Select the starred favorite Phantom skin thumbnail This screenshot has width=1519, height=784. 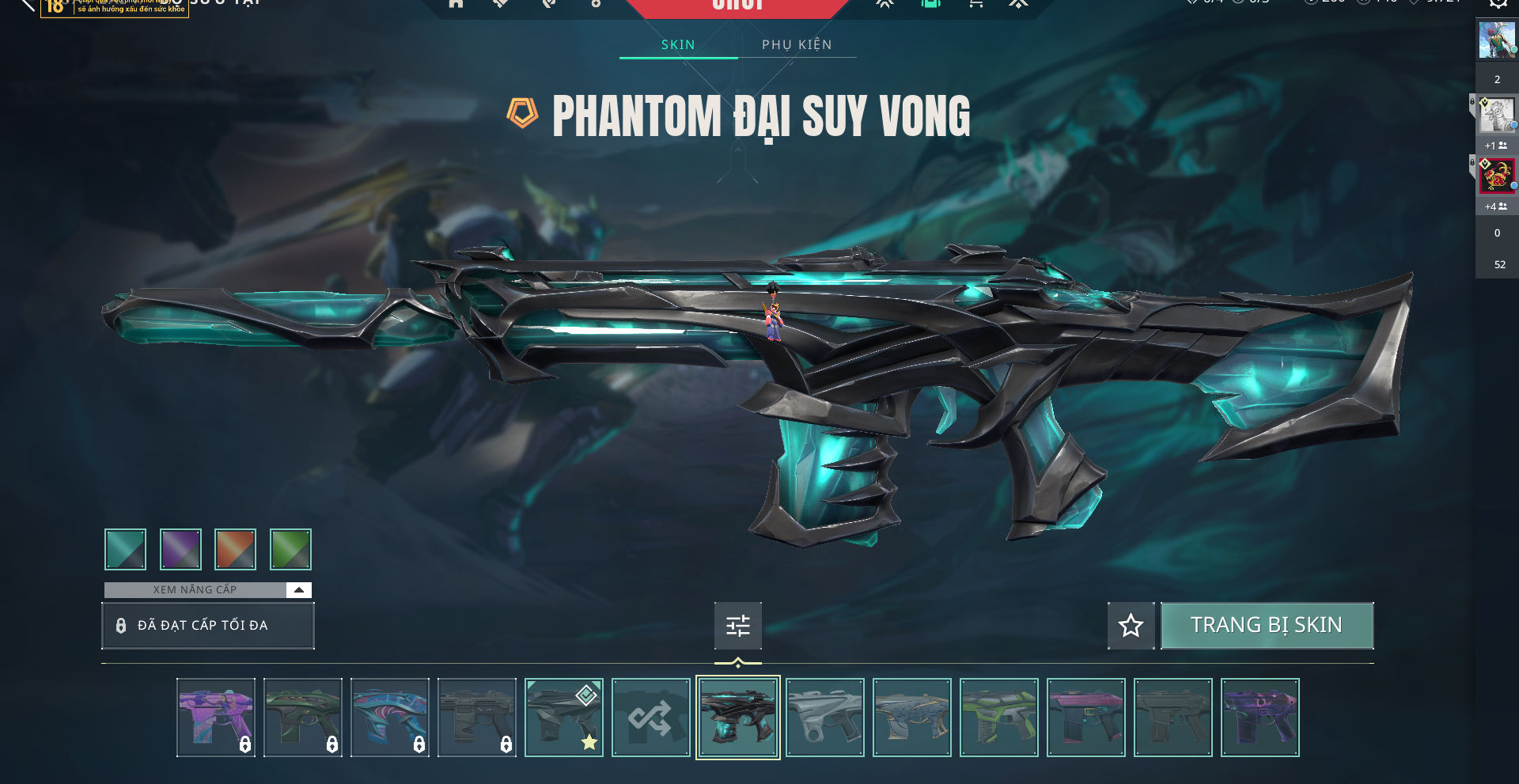point(563,718)
